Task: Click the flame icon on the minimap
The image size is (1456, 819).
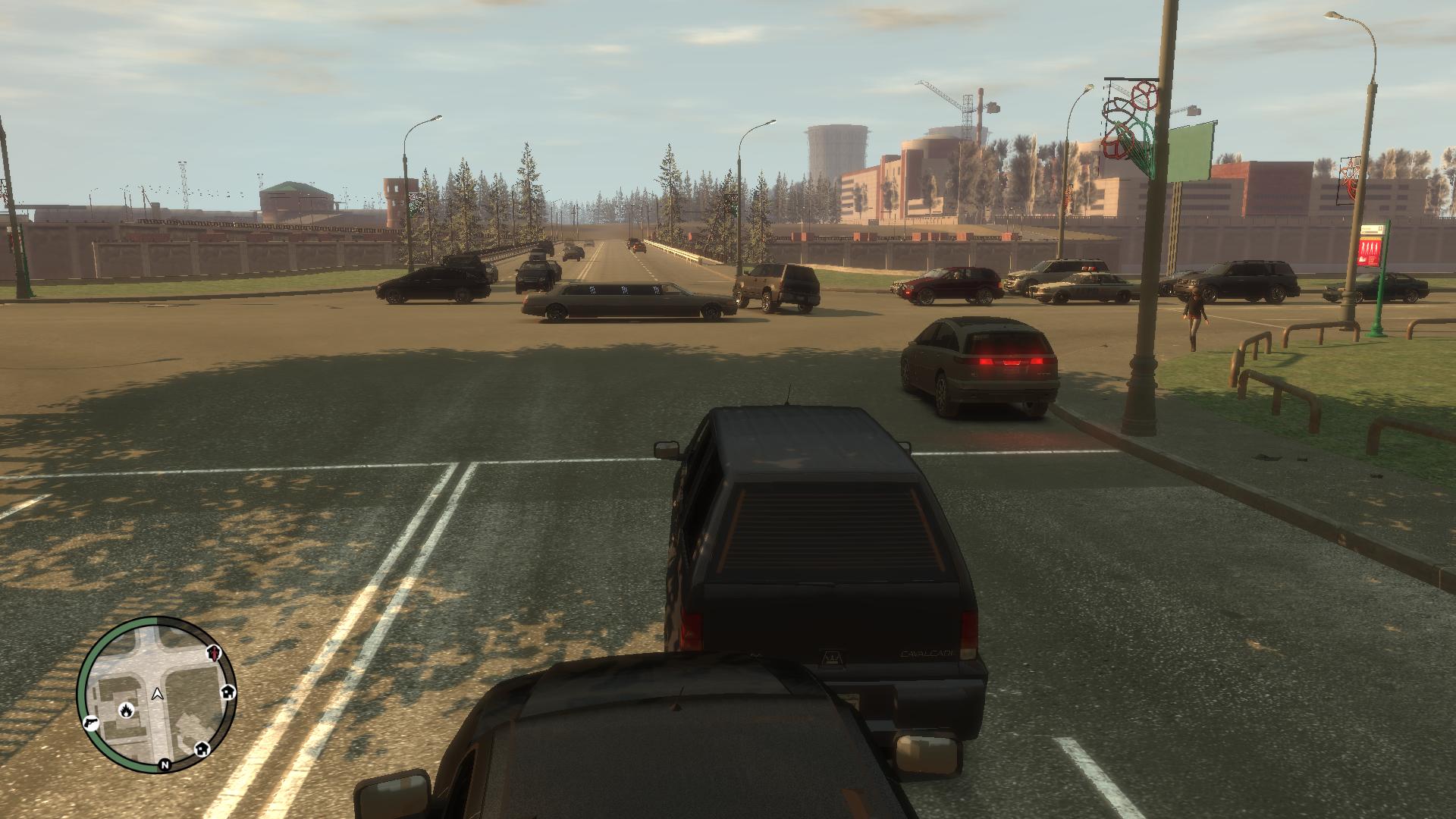Action: [x=125, y=711]
